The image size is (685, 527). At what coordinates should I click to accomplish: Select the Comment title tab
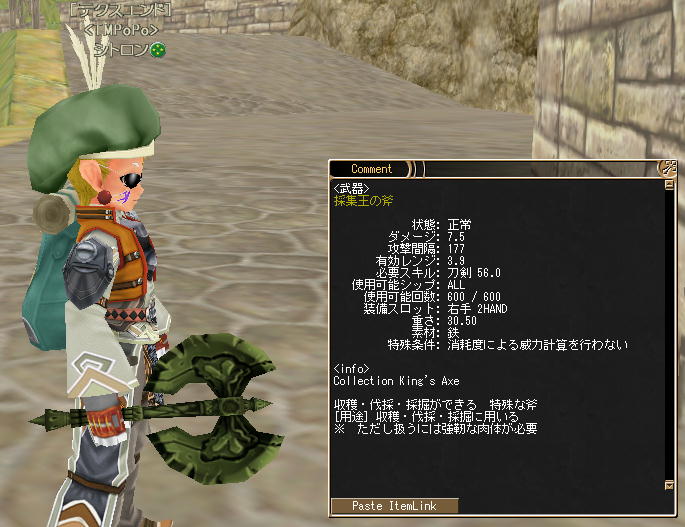371,169
